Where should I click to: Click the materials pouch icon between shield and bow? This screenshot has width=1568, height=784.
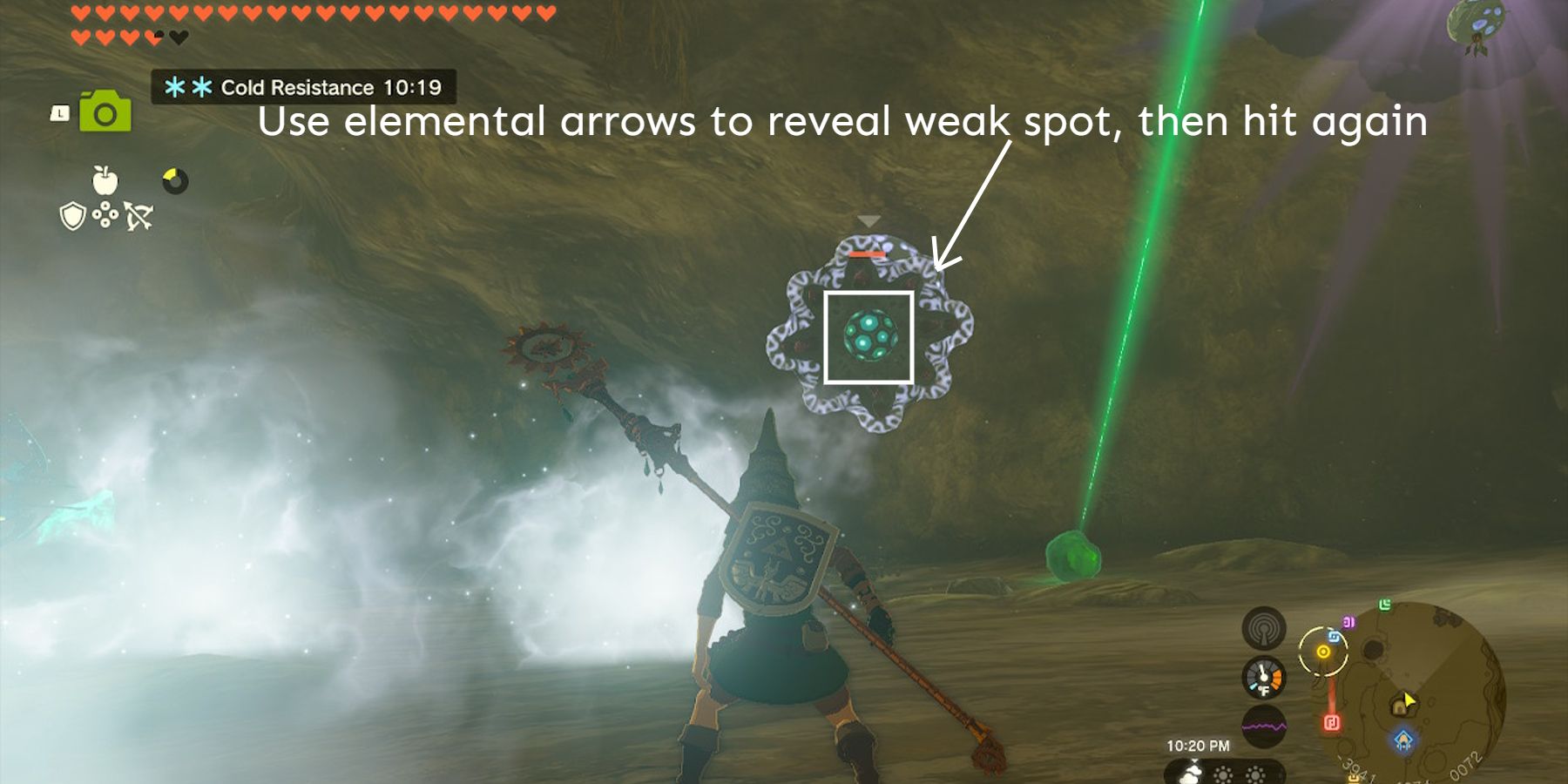point(106,215)
